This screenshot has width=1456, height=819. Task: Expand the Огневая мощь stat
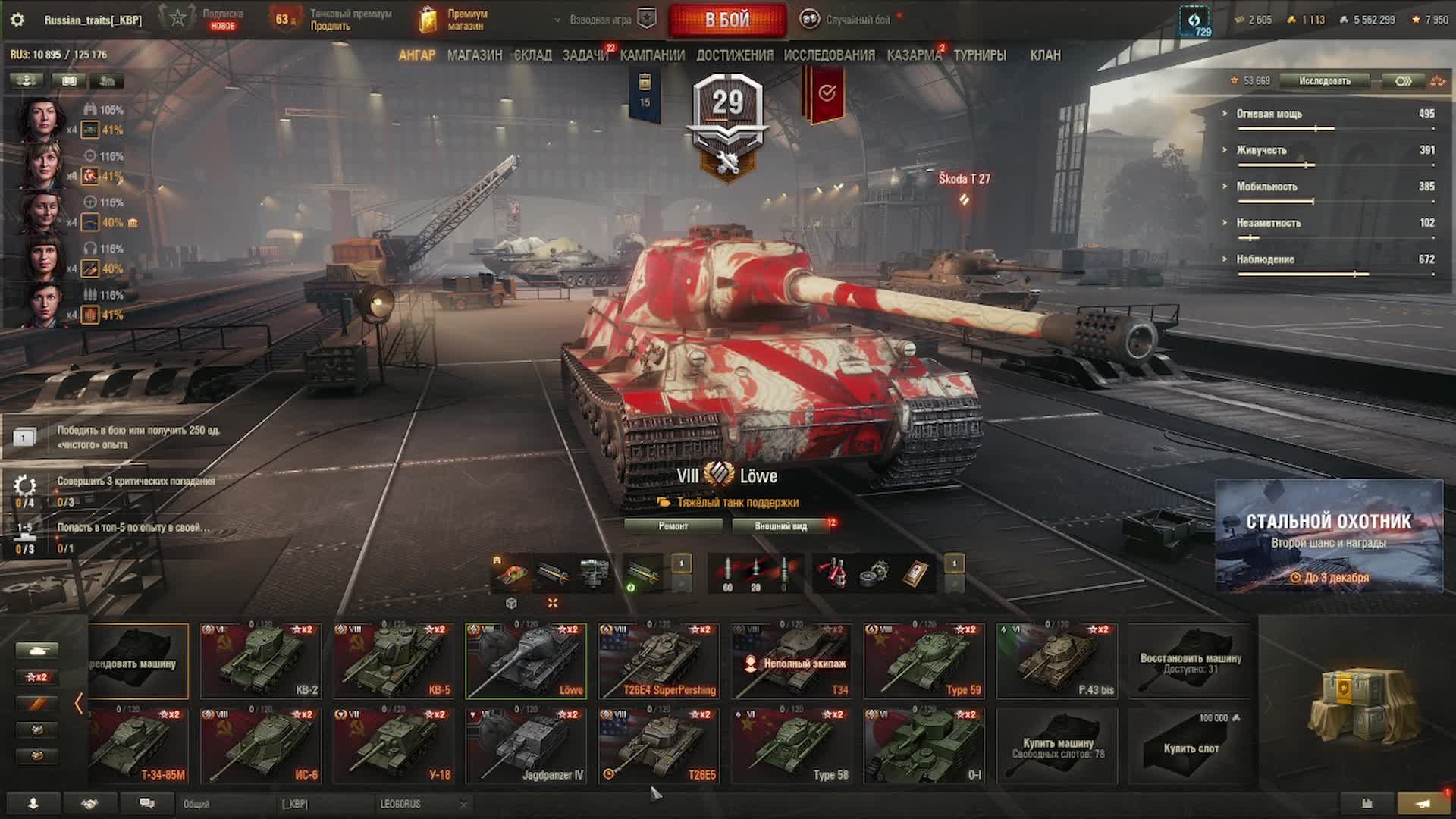(x=1269, y=114)
